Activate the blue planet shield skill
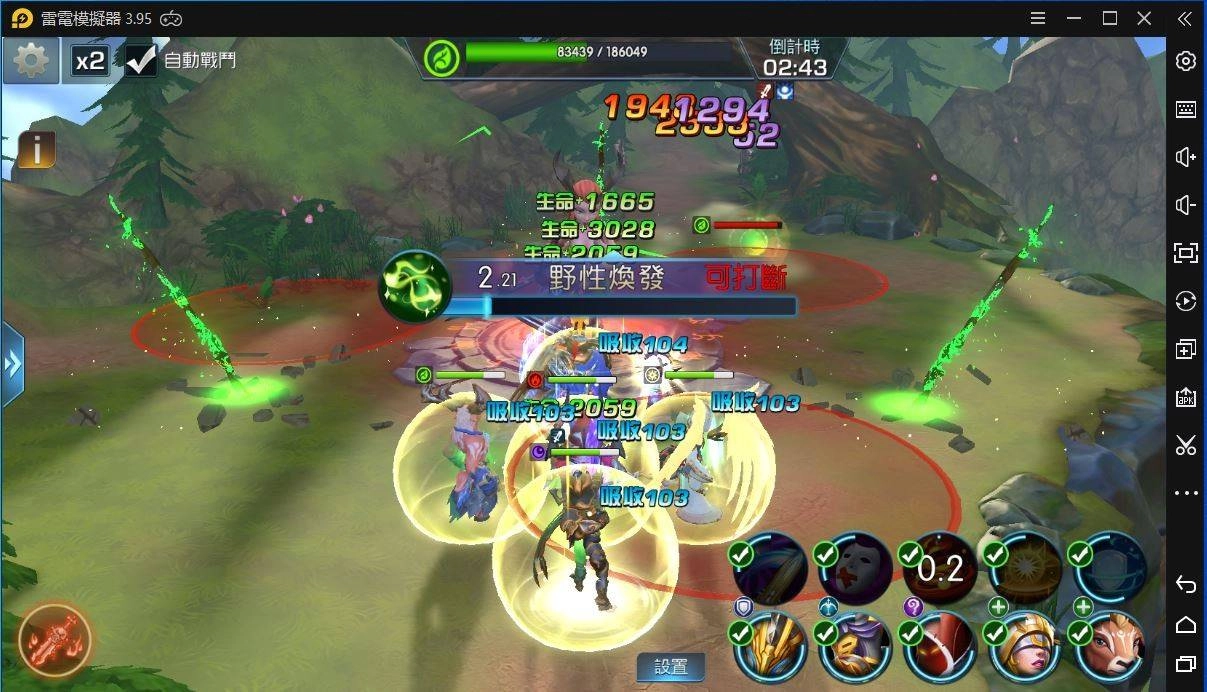This screenshot has width=1207, height=692. click(1111, 568)
